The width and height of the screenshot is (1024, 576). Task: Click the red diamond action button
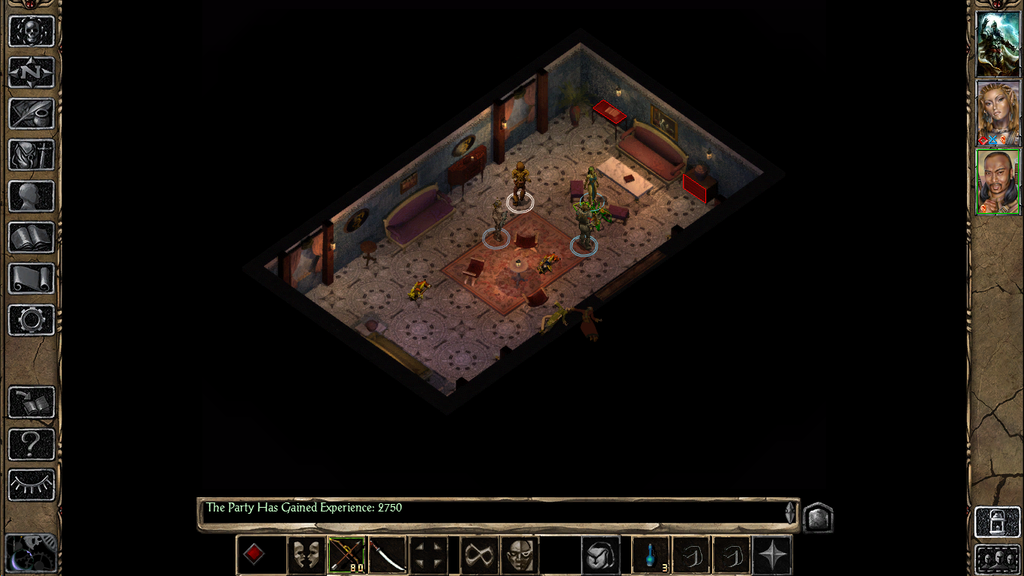pos(255,555)
